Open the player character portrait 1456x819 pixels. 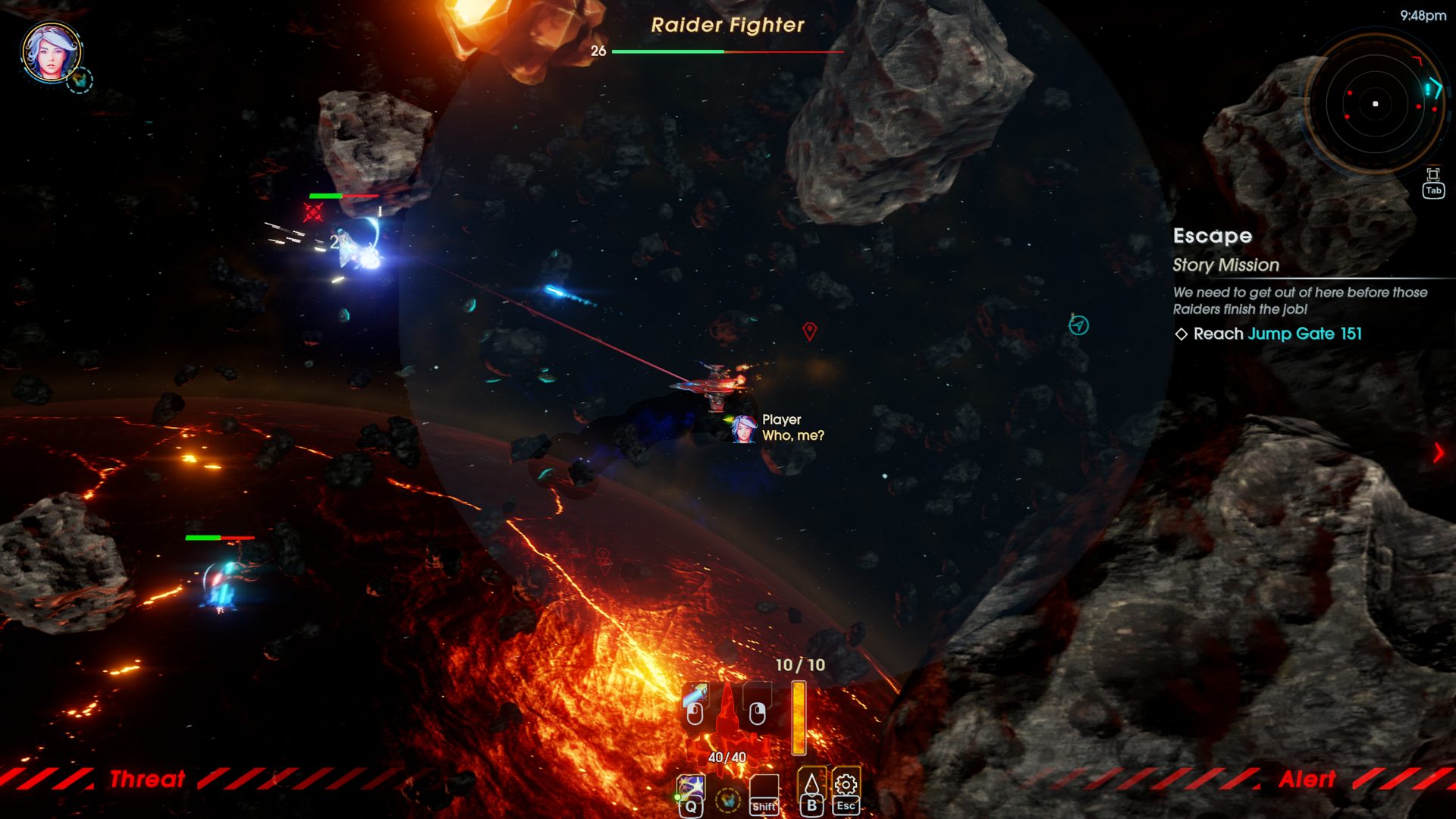point(51,52)
